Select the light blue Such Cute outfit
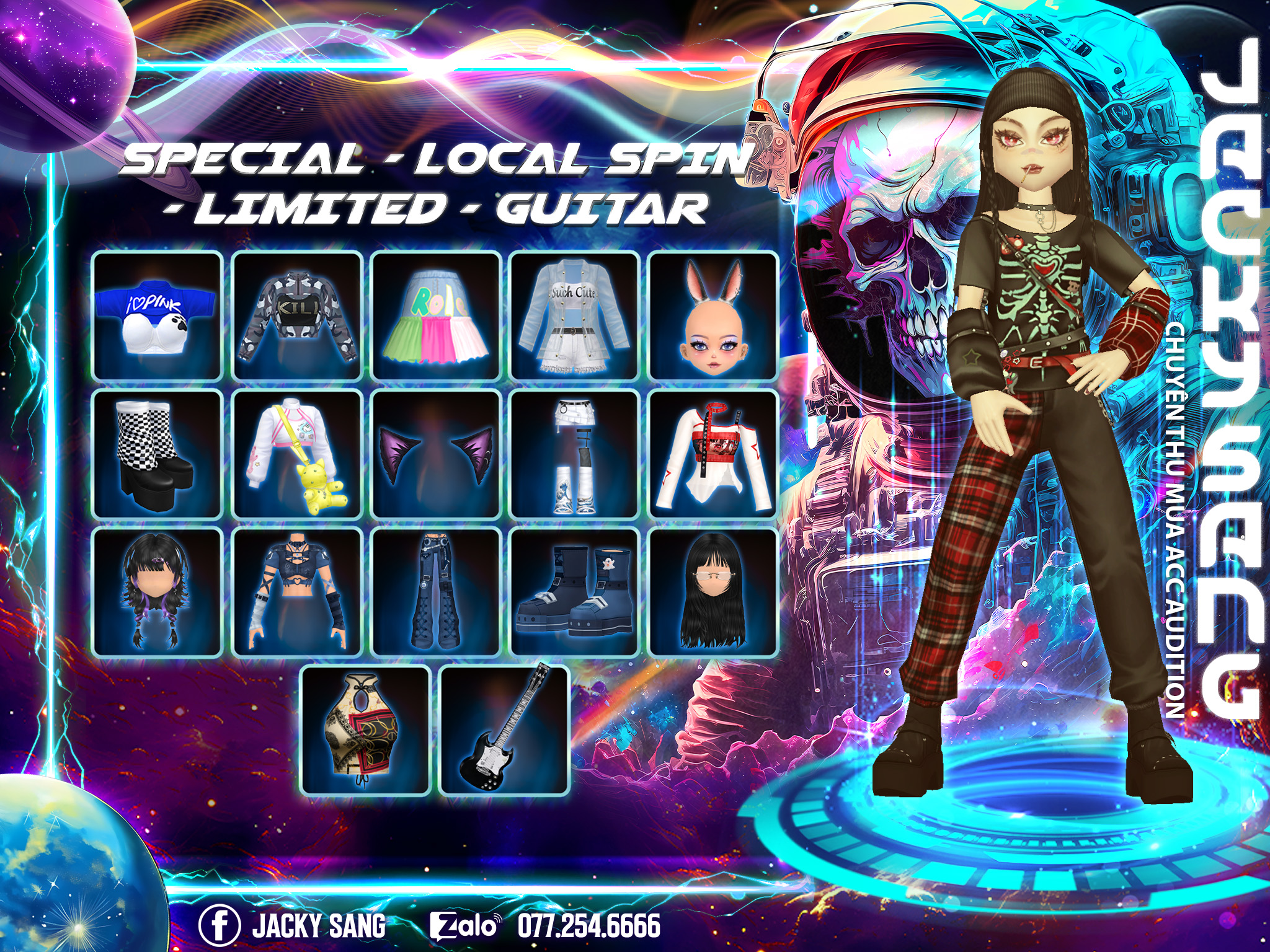Image resolution: width=1270 pixels, height=952 pixels. pyautogui.click(x=575, y=315)
